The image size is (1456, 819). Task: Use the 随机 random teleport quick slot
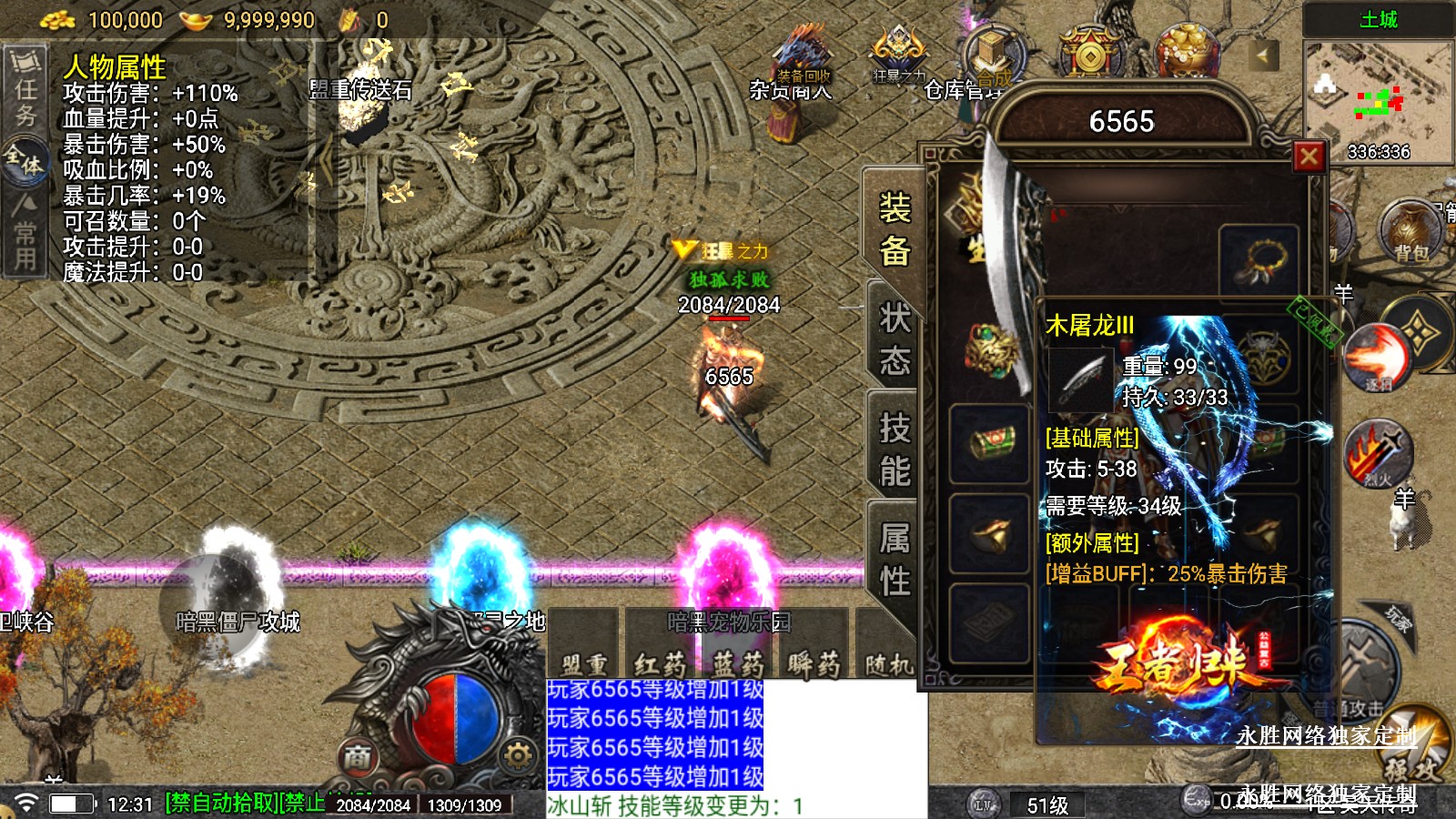point(887,662)
